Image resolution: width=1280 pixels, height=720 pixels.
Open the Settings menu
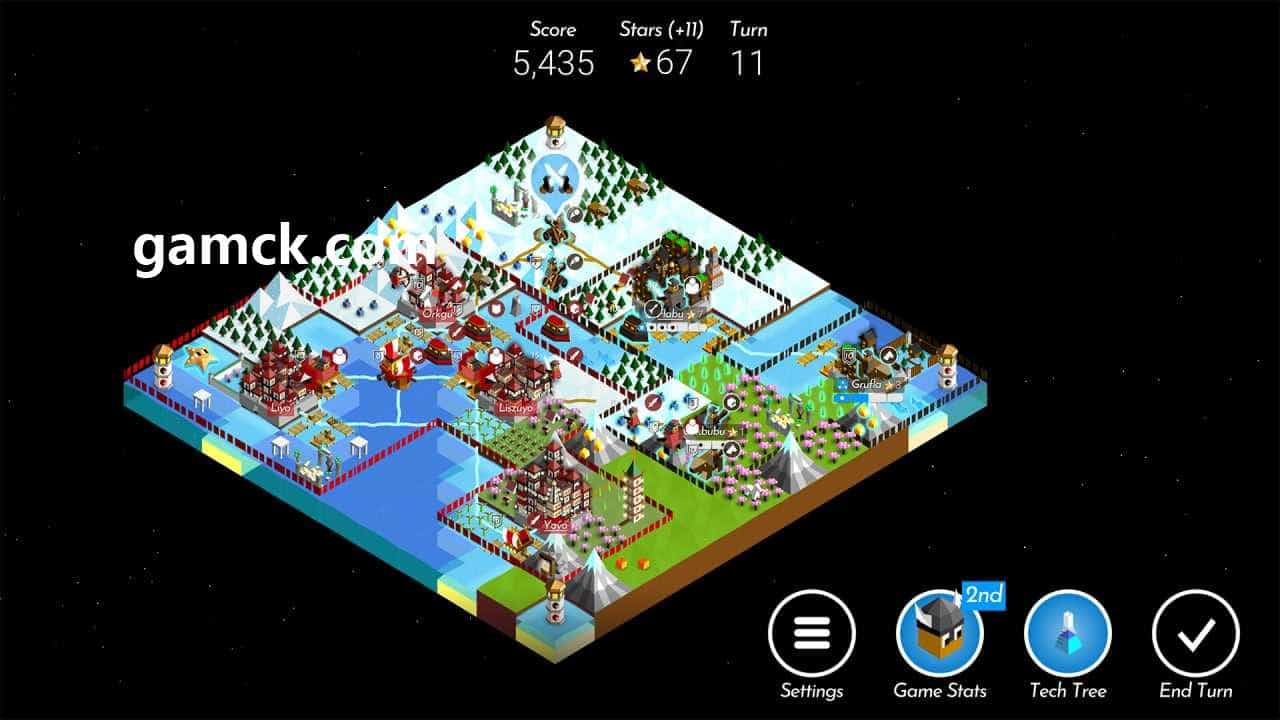tap(811, 634)
